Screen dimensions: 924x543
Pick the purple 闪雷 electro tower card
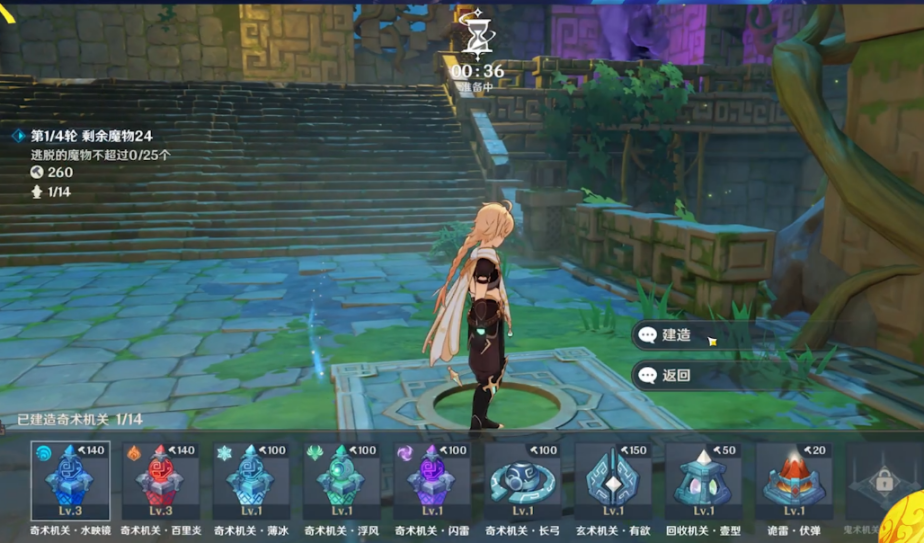(432, 480)
